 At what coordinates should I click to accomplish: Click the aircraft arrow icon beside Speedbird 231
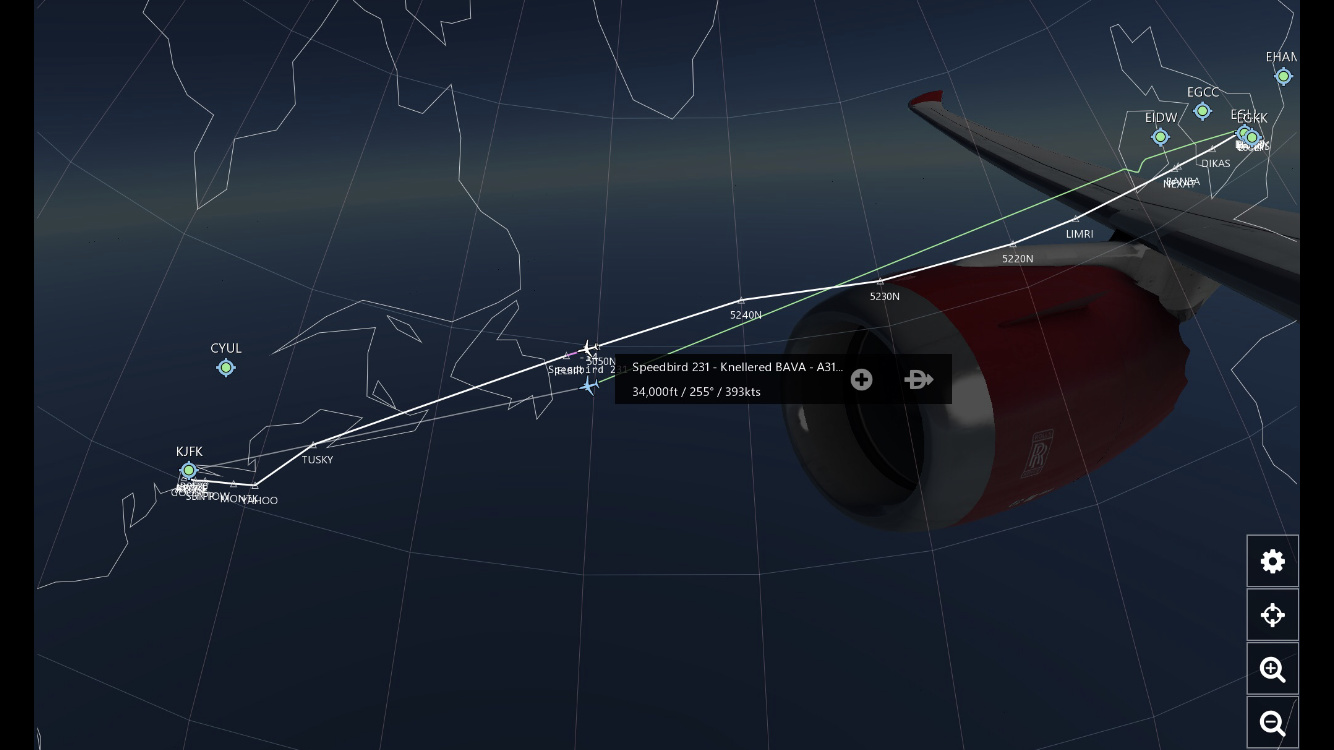(918, 380)
